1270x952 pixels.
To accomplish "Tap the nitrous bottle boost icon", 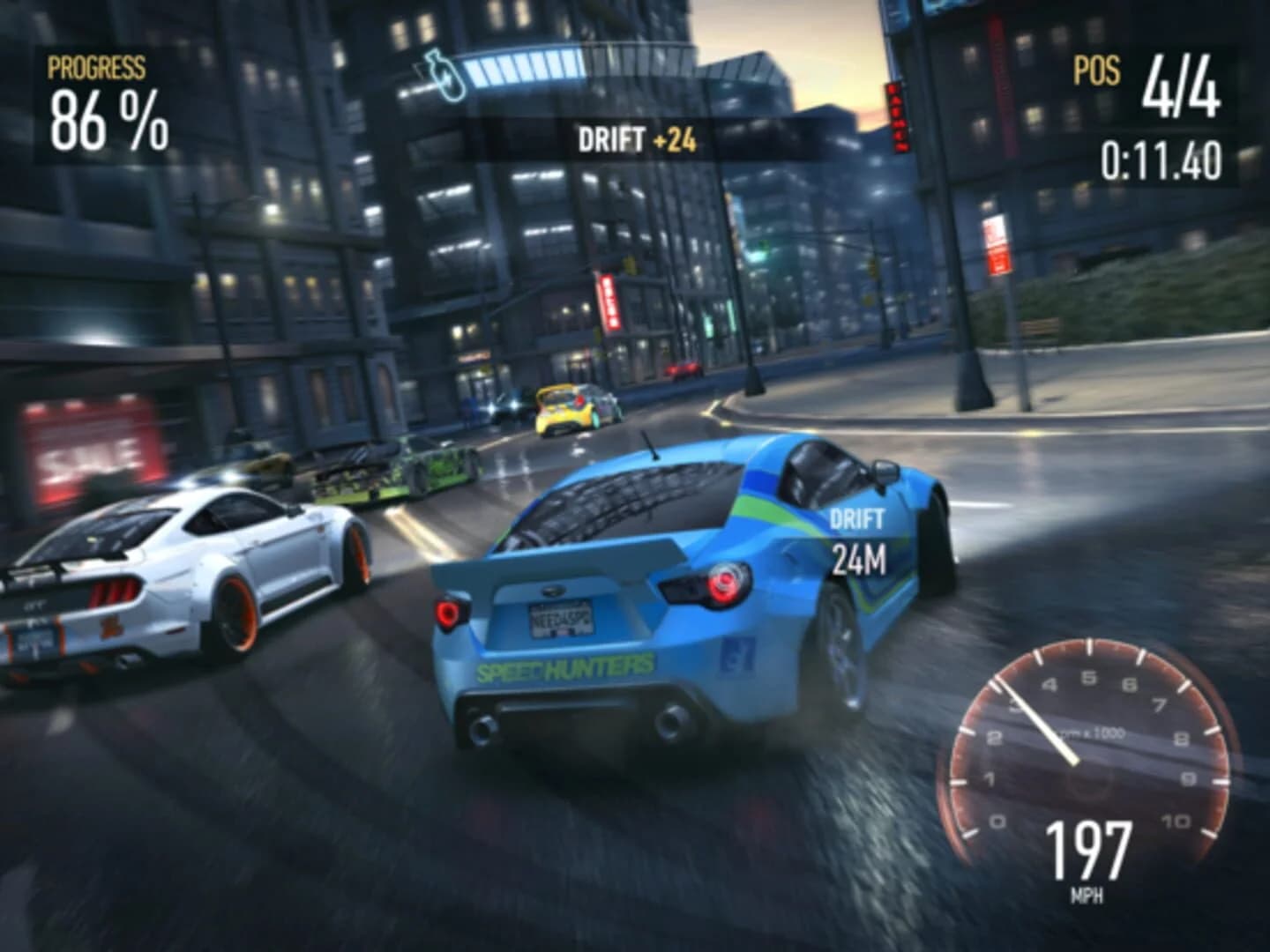I will point(445,75).
